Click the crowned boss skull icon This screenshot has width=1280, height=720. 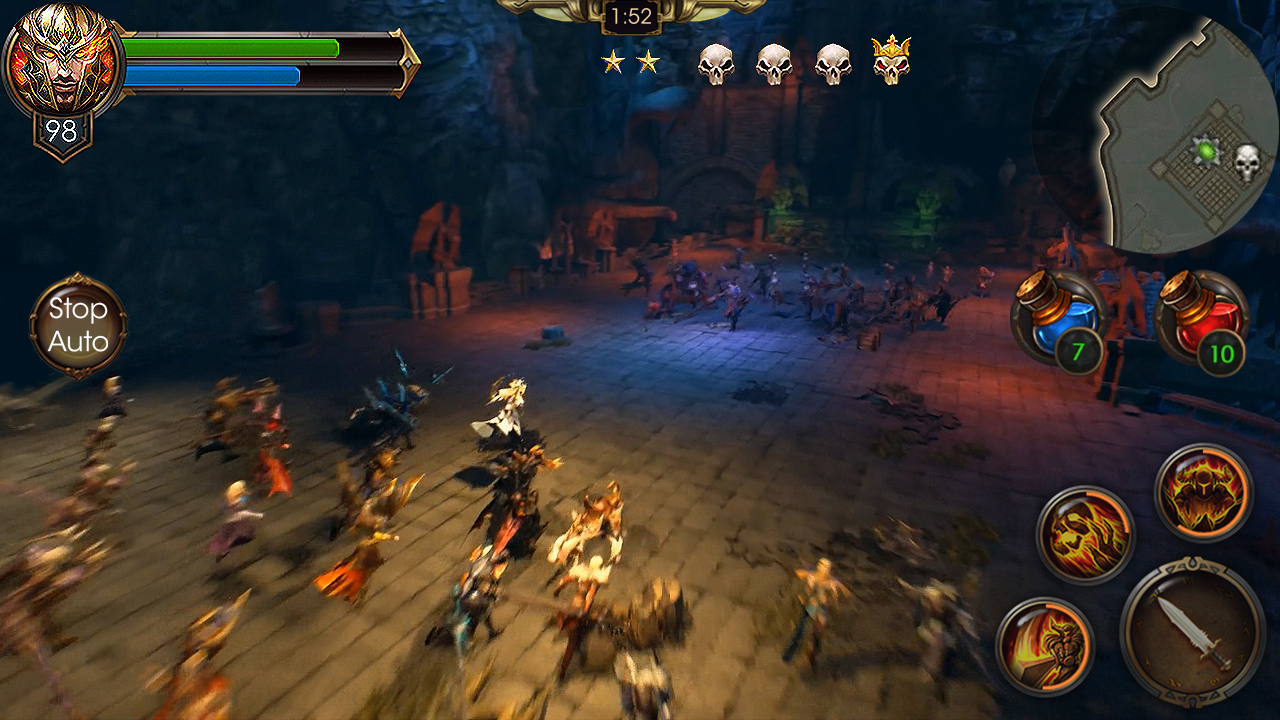click(x=890, y=61)
